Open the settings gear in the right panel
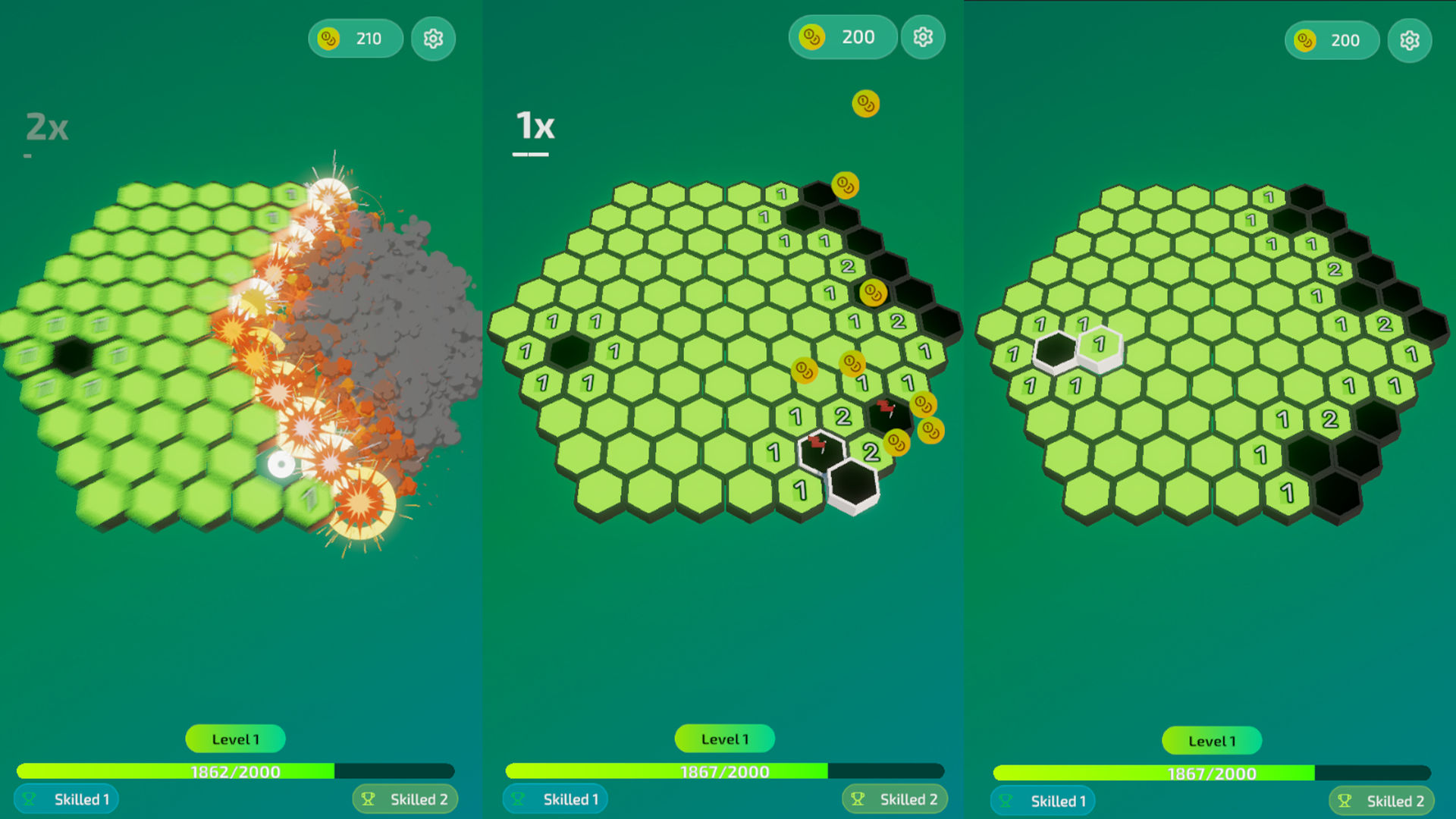 (1410, 40)
